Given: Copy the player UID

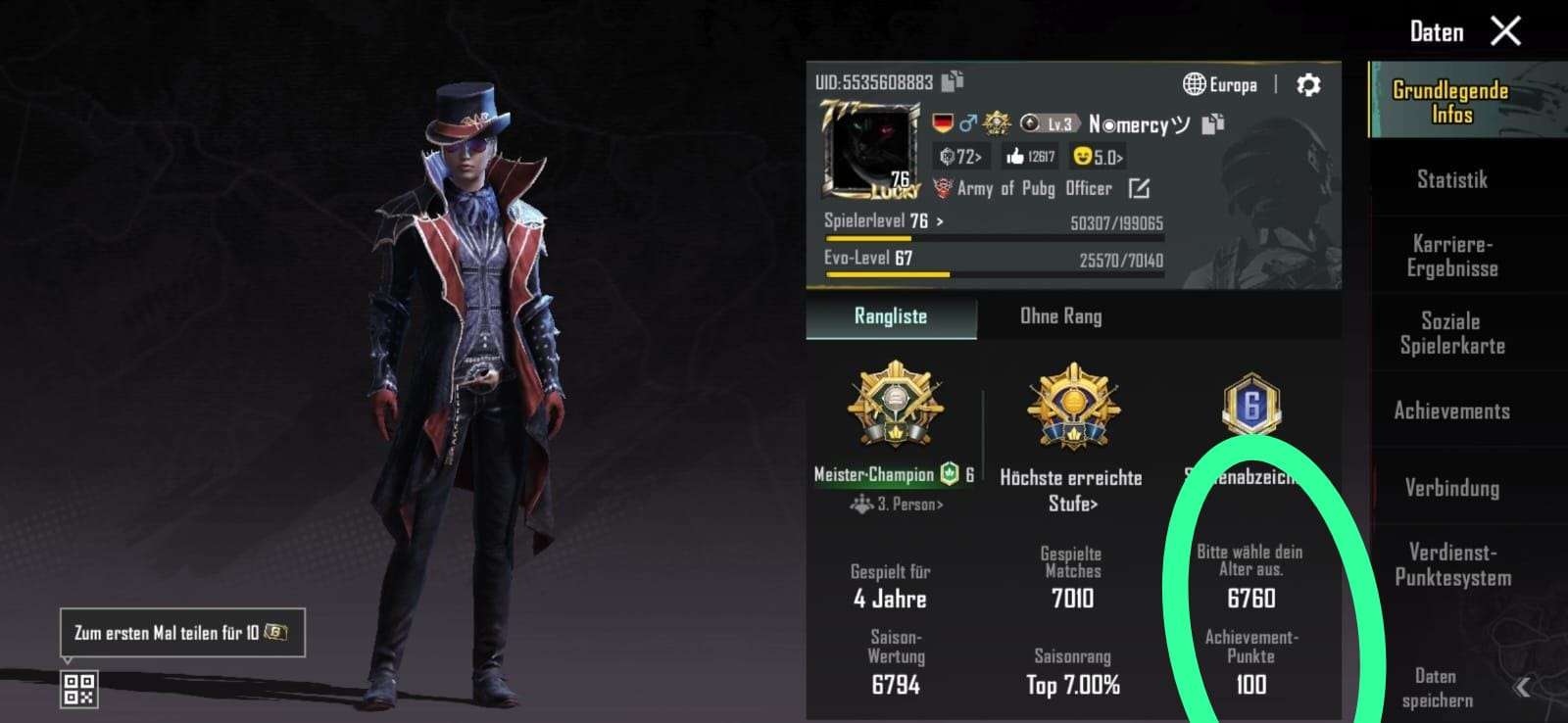Looking at the screenshot, I should (953, 81).
